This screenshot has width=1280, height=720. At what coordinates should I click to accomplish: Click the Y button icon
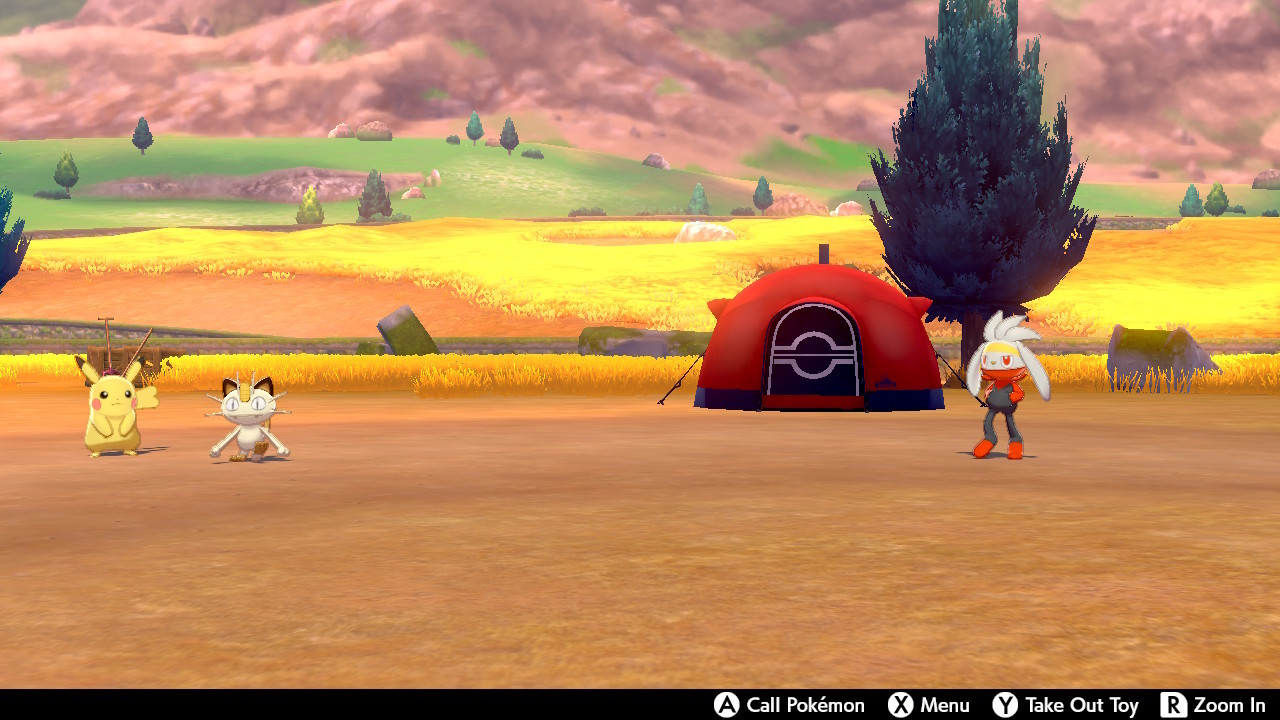[x=1003, y=705]
